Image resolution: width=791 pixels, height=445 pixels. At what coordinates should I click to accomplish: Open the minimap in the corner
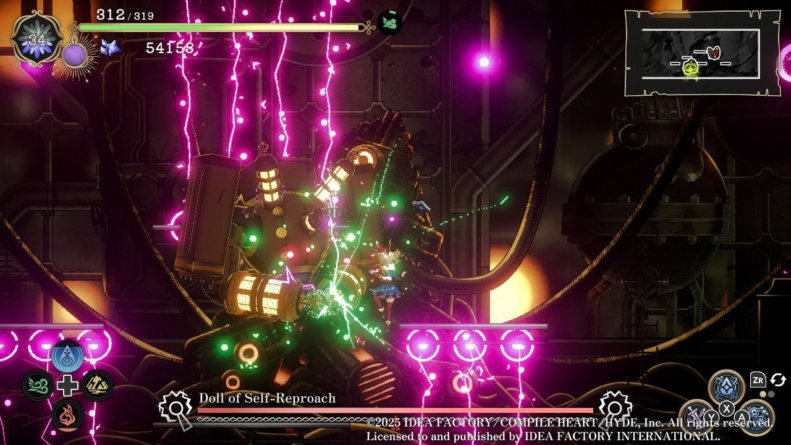[702, 53]
